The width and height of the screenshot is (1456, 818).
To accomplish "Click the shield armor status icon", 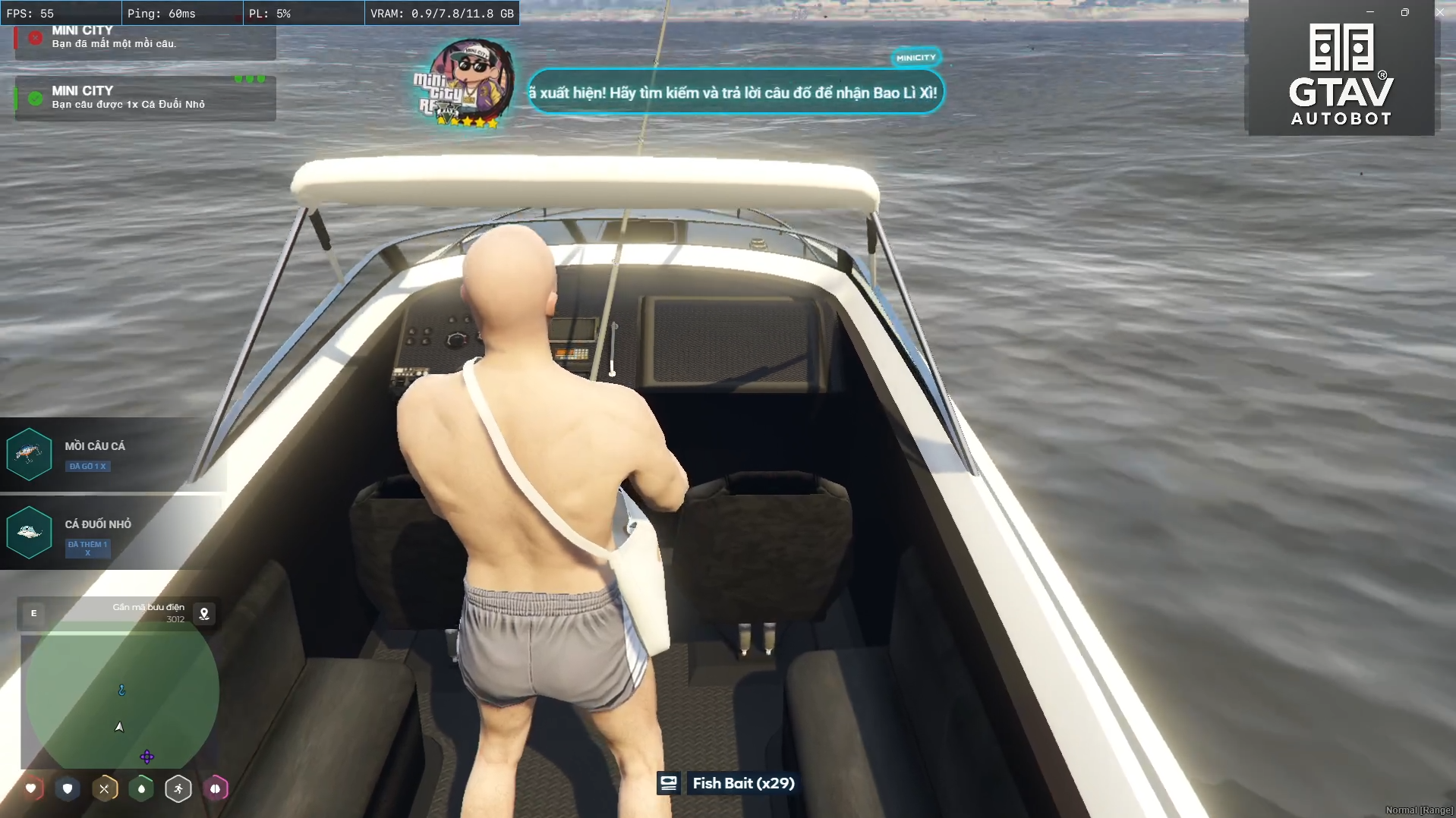I will point(68,788).
